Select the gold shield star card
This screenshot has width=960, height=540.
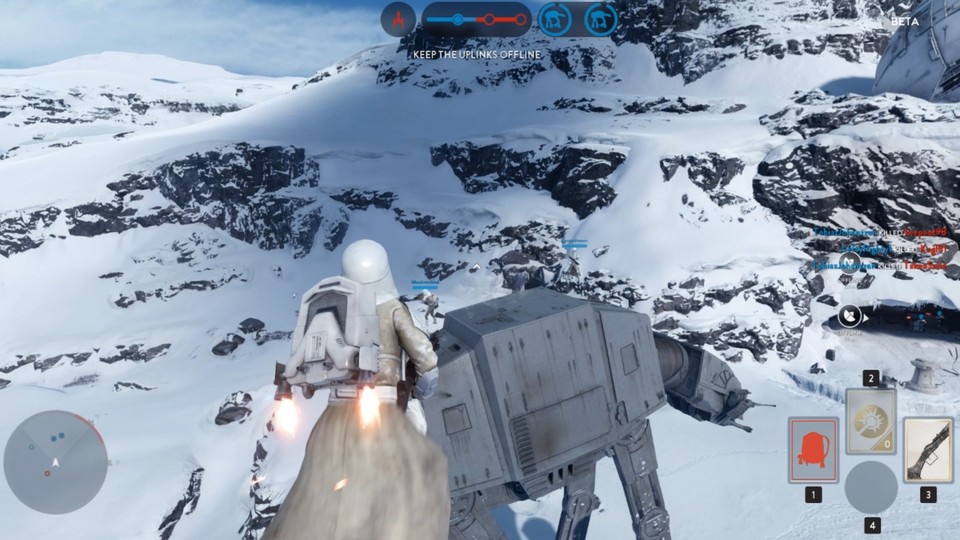(870, 422)
